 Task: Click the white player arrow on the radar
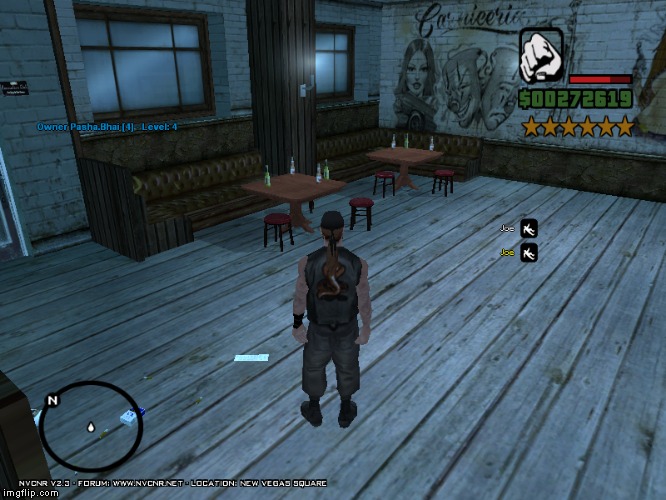point(91,428)
